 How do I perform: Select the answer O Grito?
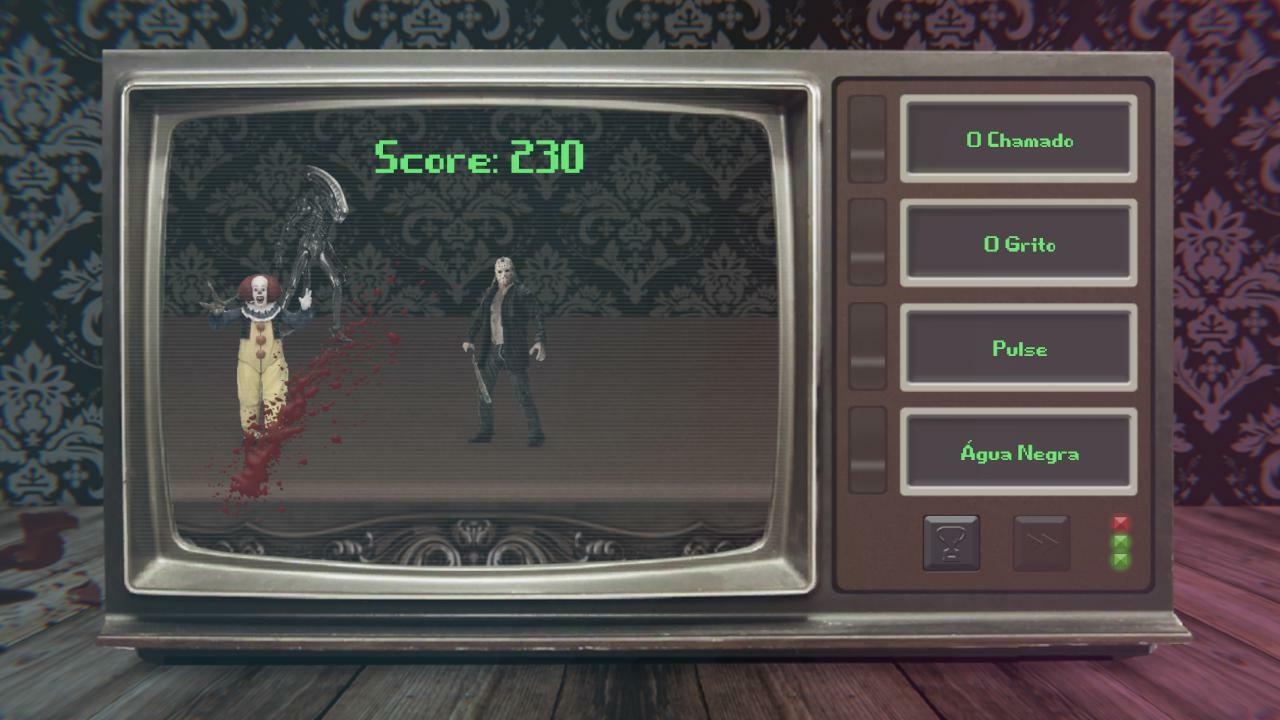pos(1018,244)
